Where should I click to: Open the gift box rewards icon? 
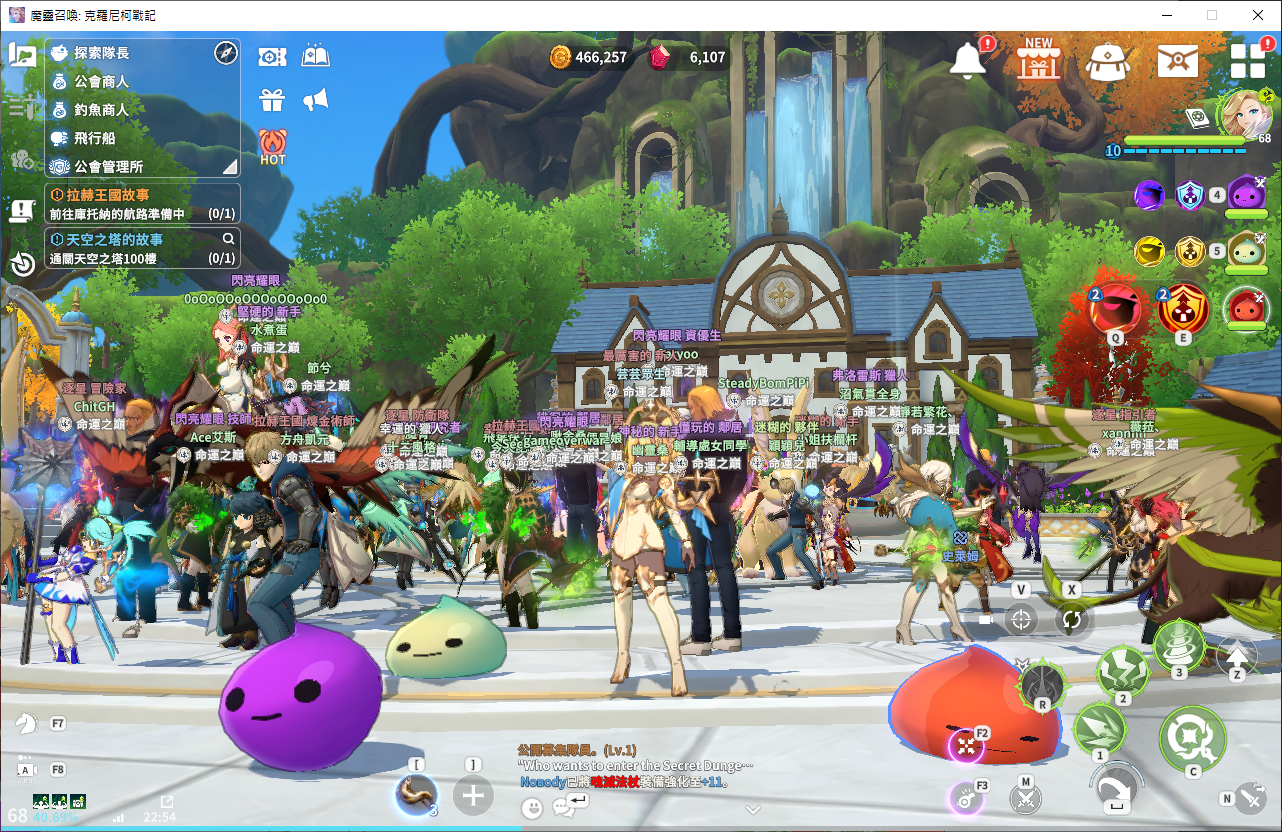click(272, 100)
